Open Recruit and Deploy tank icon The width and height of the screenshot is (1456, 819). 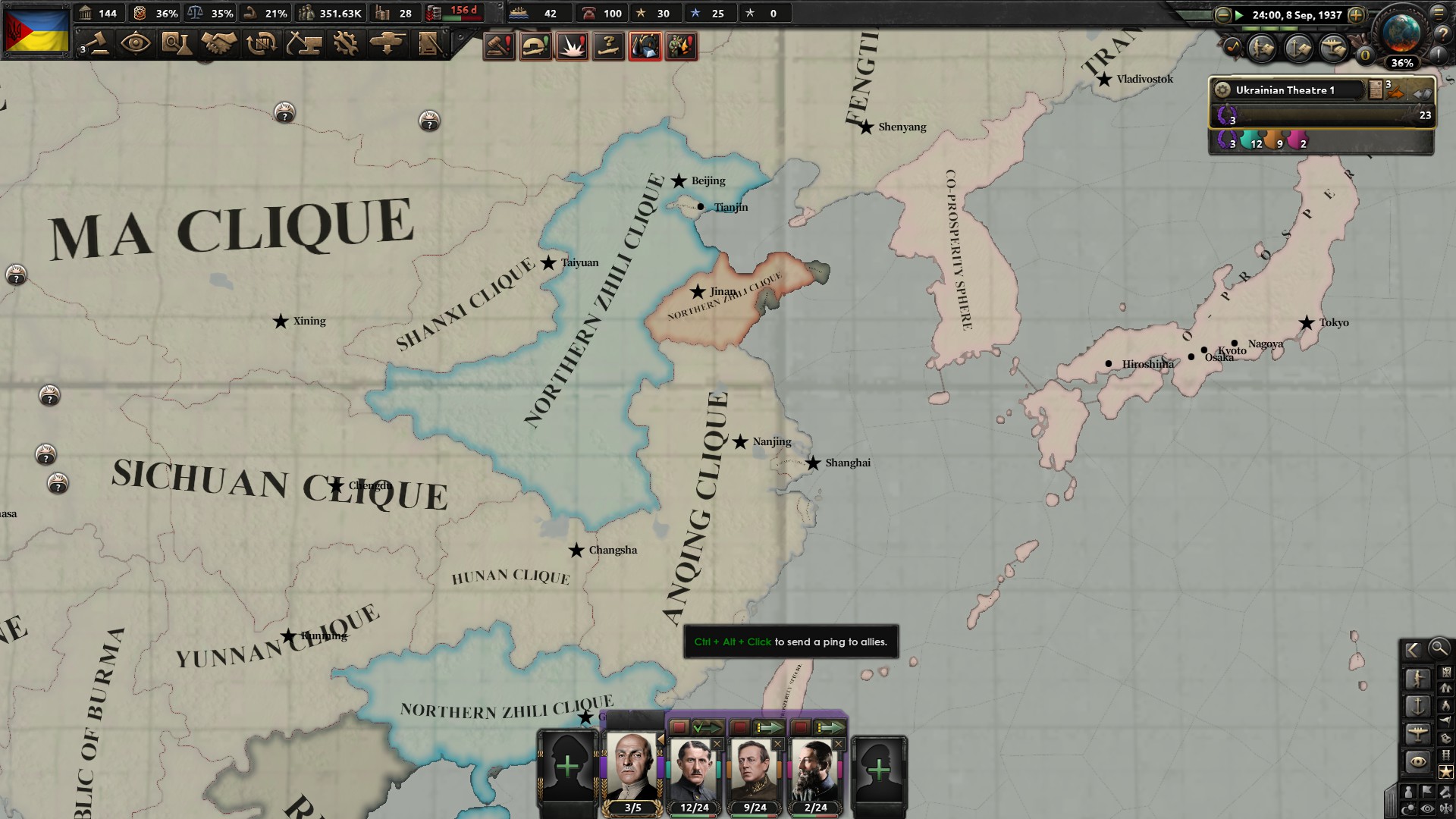pos(389,43)
